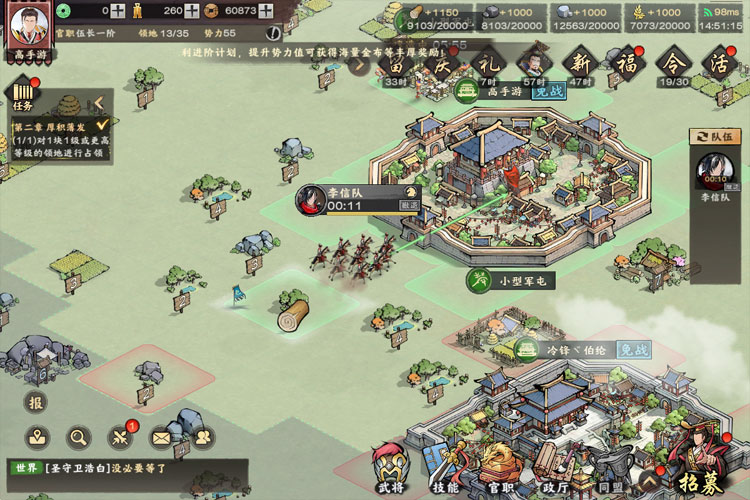750x500 pixels.
Task: Open the mail envelope inbox
Action: [161, 437]
